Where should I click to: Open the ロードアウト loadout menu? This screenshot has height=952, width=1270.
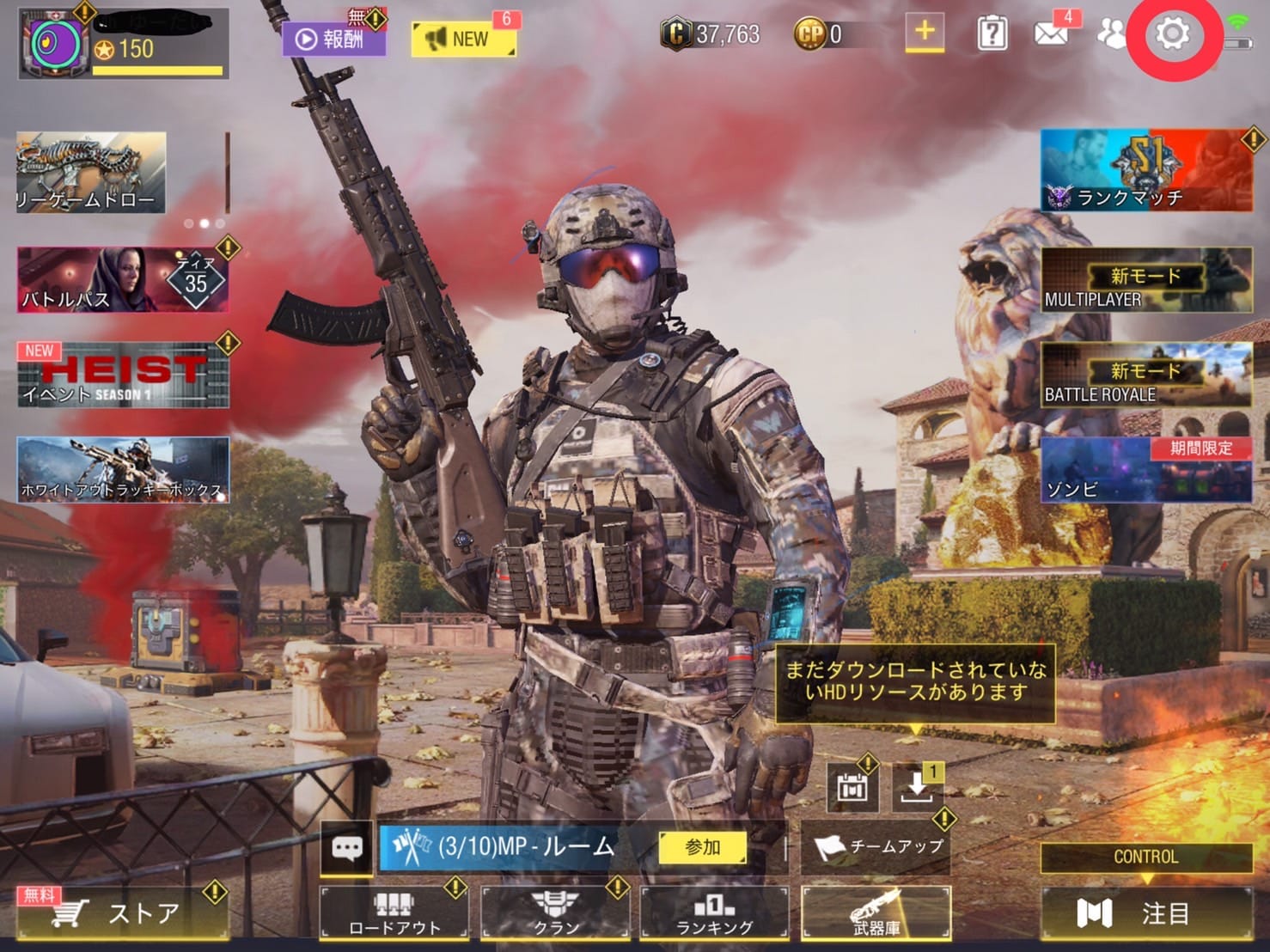394,912
